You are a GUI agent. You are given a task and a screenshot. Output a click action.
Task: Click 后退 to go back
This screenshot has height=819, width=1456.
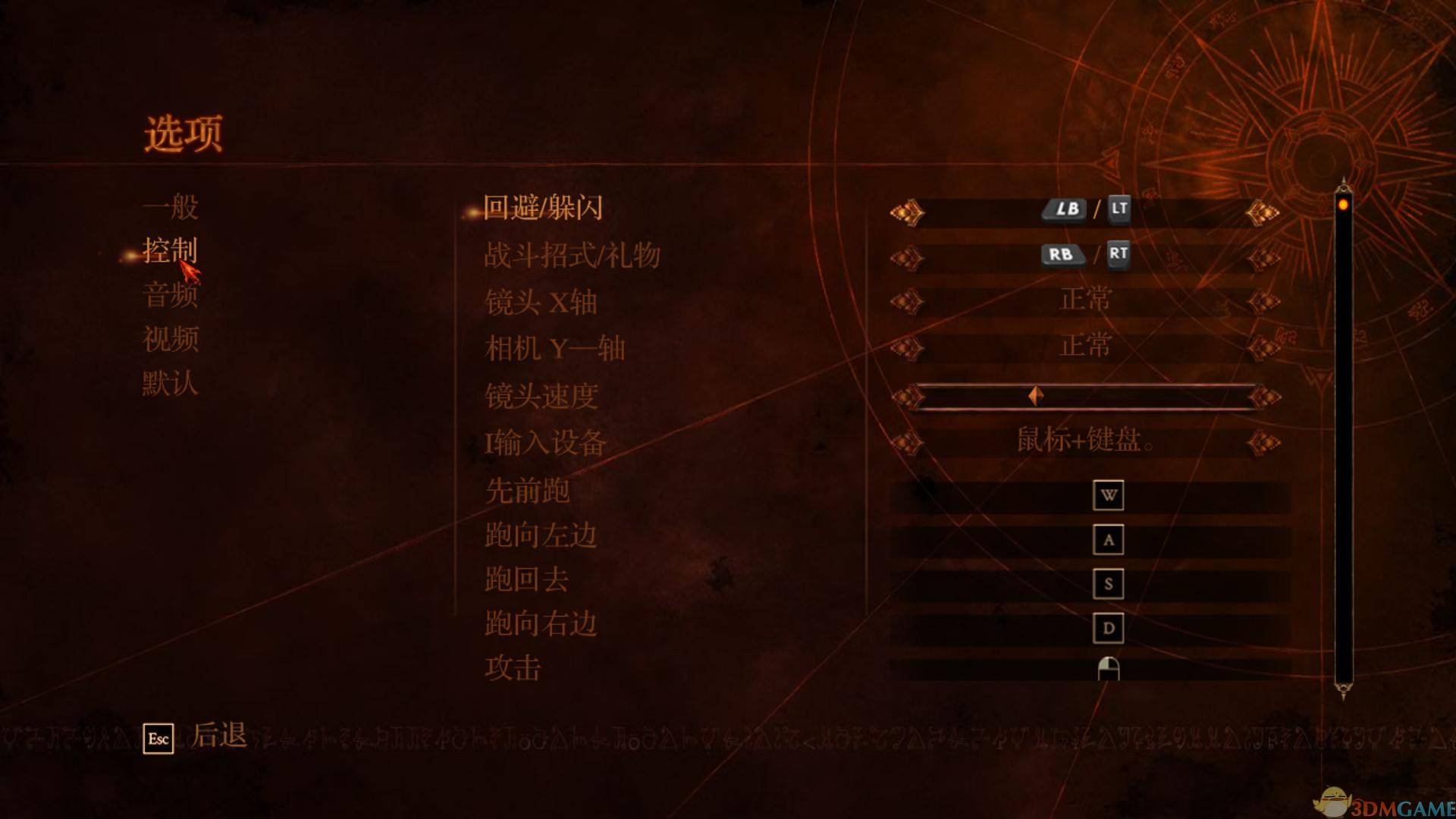[218, 736]
